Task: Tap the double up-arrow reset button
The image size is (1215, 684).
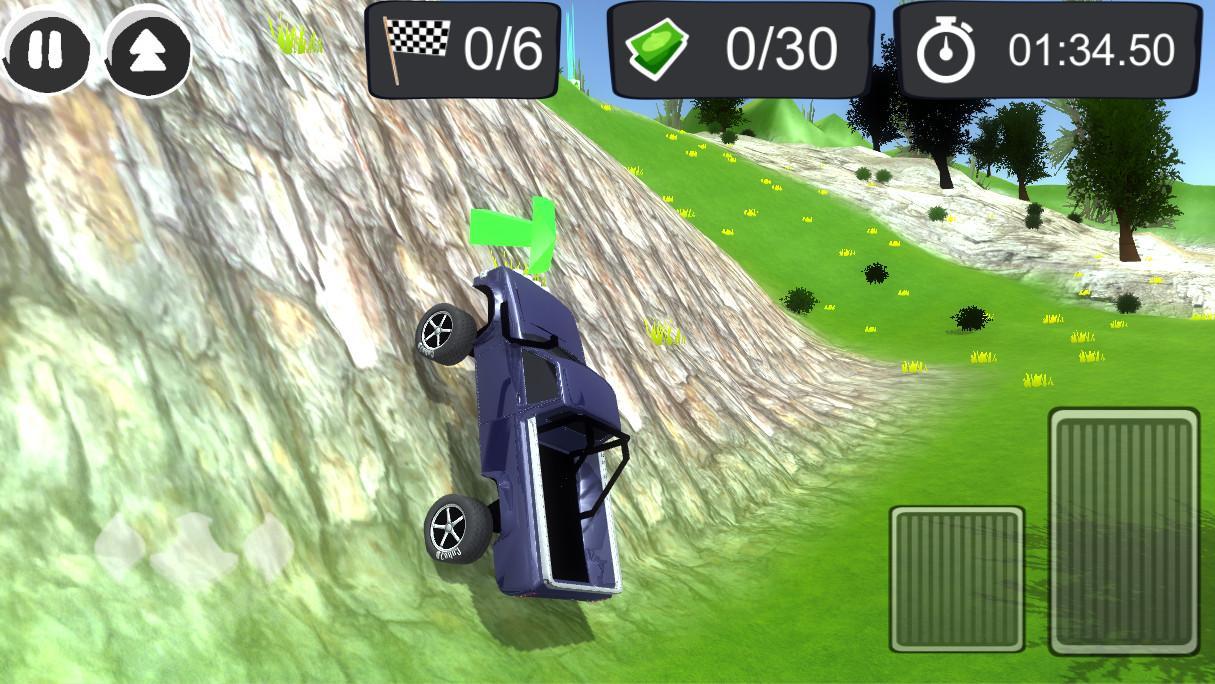Action: pos(147,50)
